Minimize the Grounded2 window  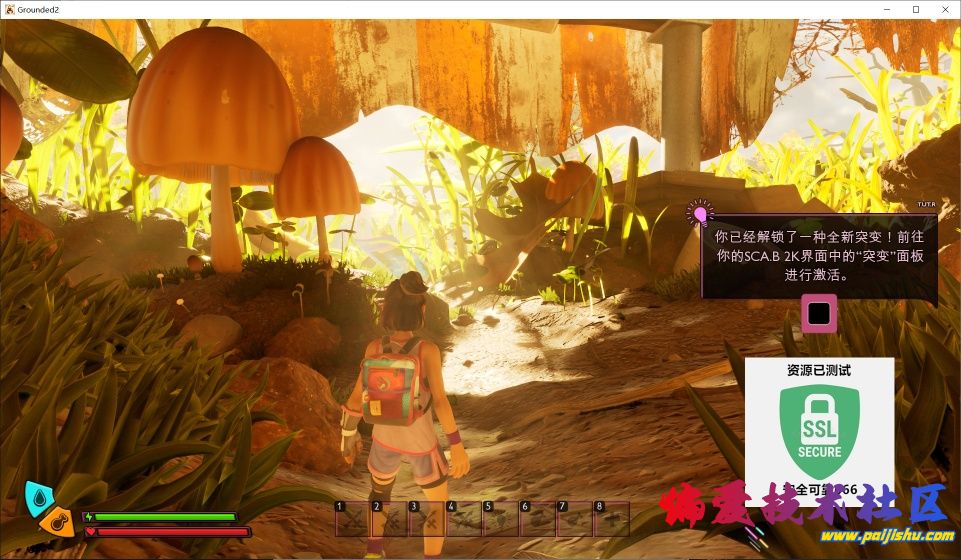(x=888, y=9)
